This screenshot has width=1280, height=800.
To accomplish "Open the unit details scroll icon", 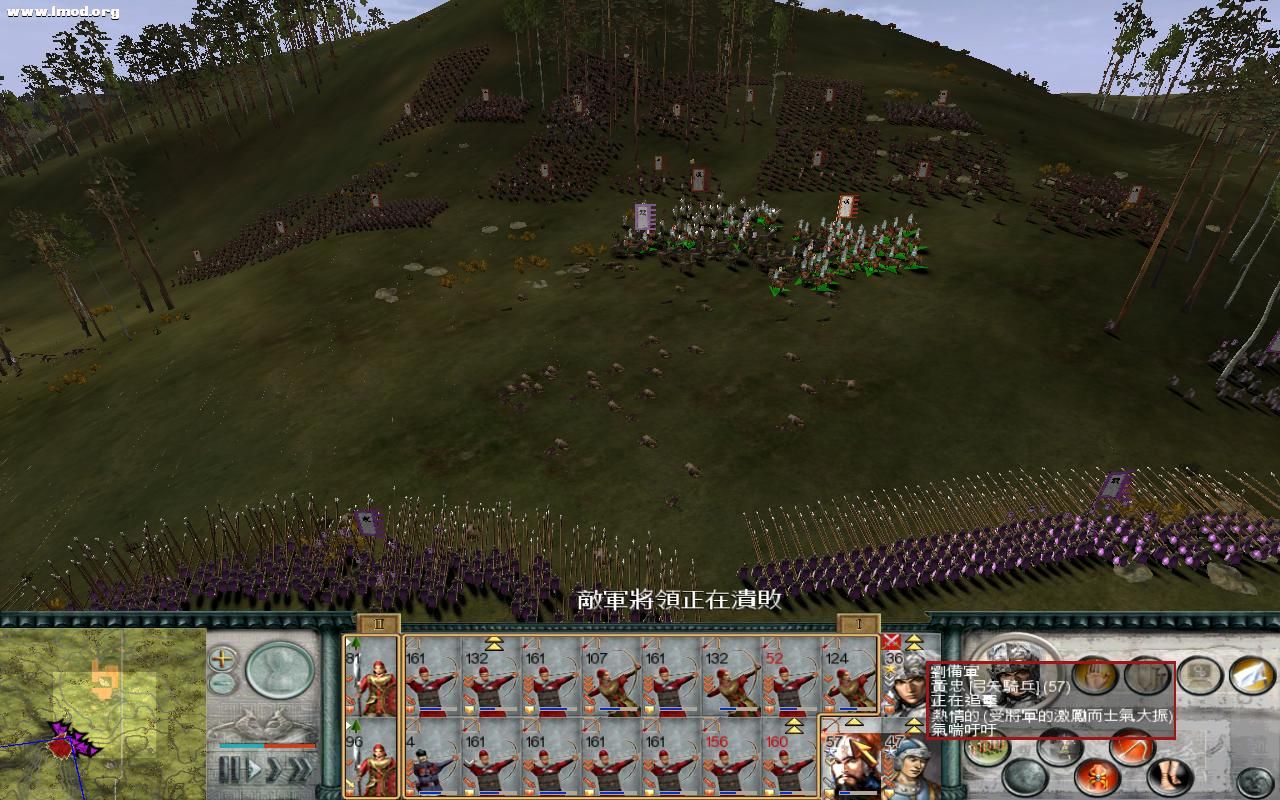I will 1200,676.
